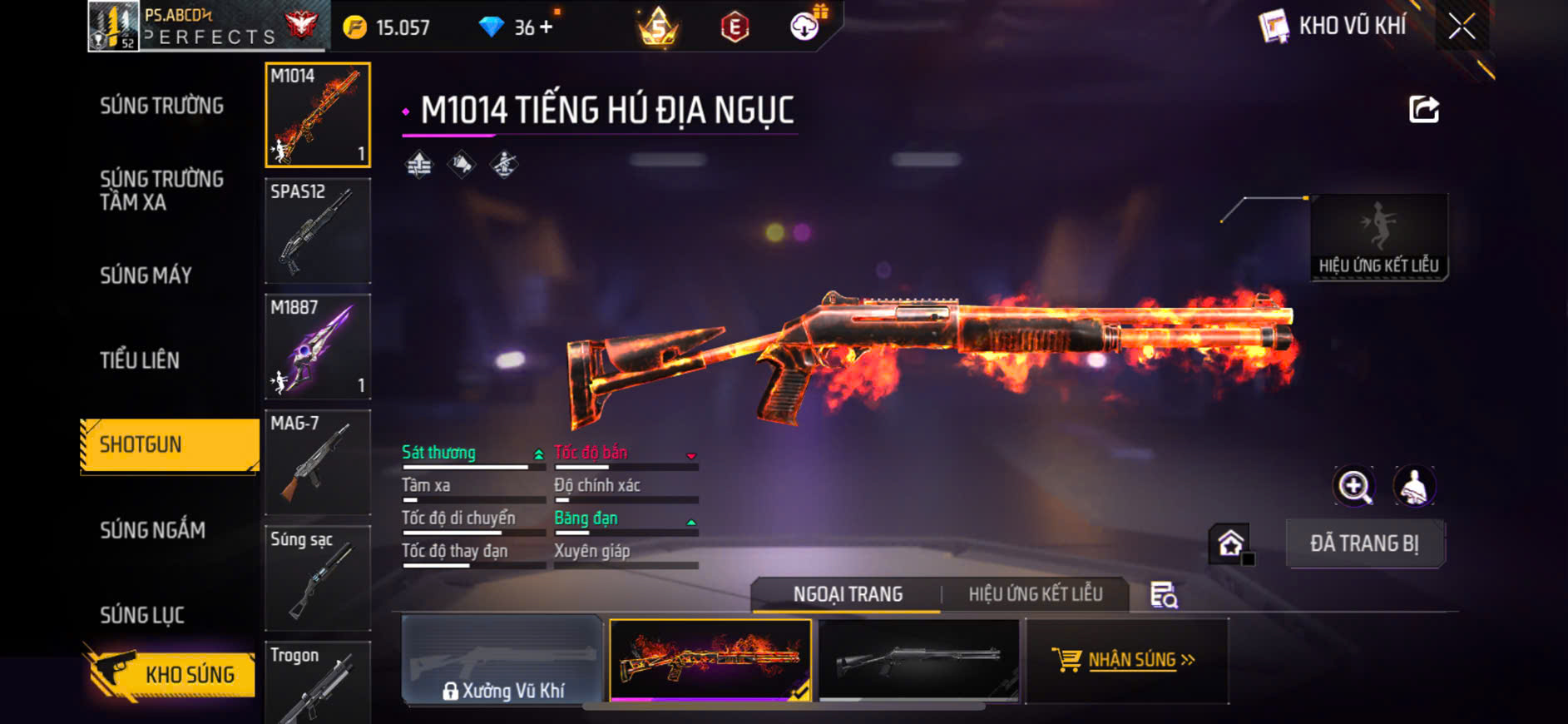
Task: Open the Hiệu Ứng Kết Liễu slot
Action: (x=1378, y=237)
